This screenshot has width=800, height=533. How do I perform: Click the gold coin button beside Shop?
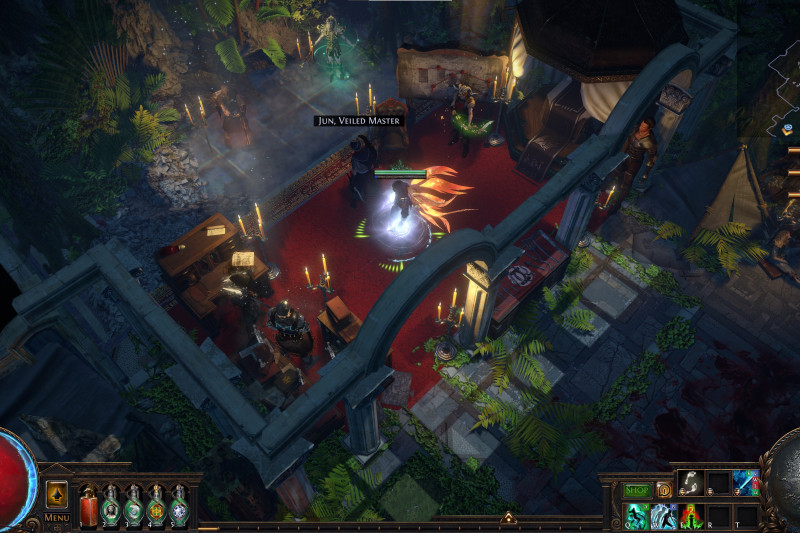tap(663, 490)
